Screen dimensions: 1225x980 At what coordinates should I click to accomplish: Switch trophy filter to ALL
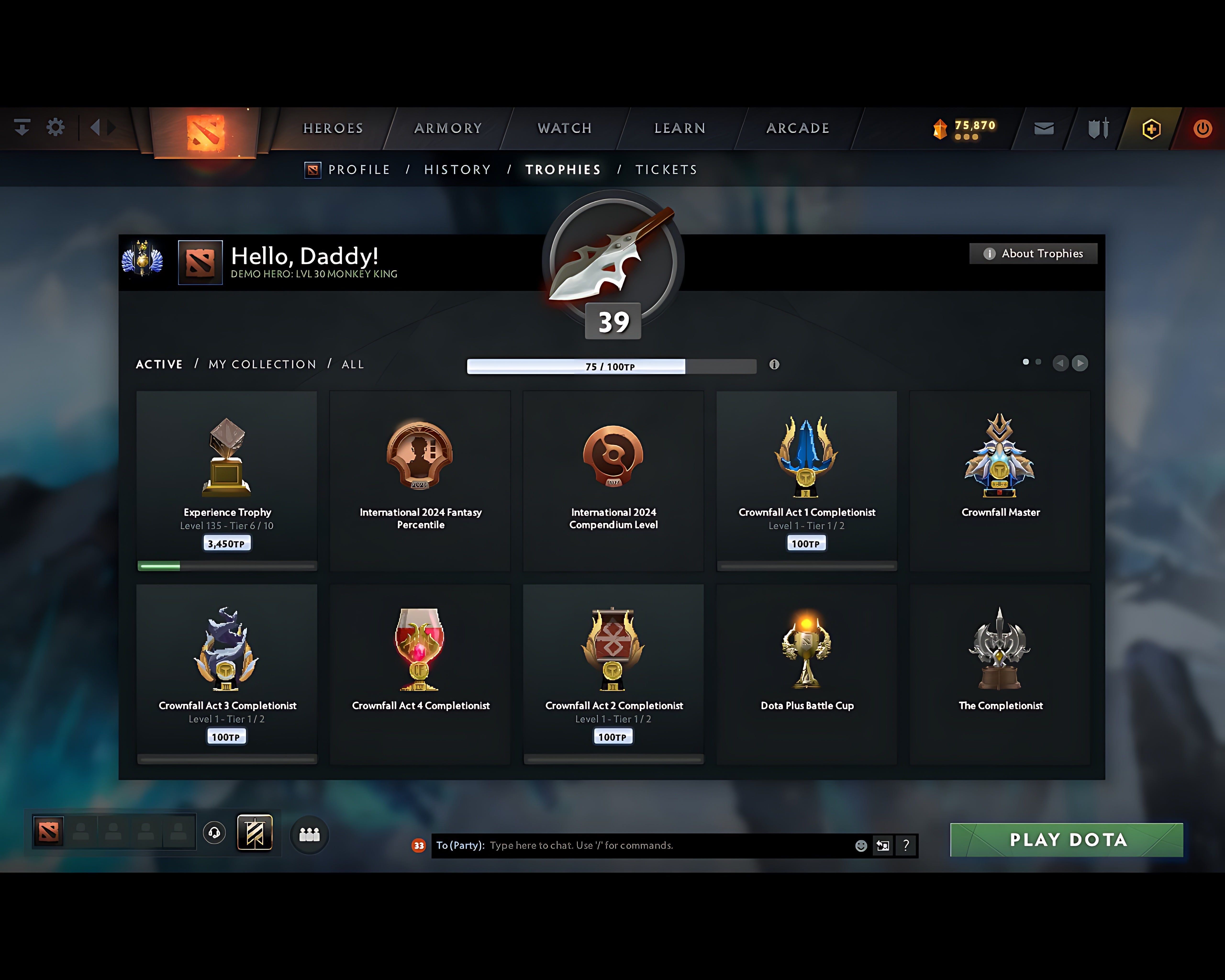click(352, 364)
